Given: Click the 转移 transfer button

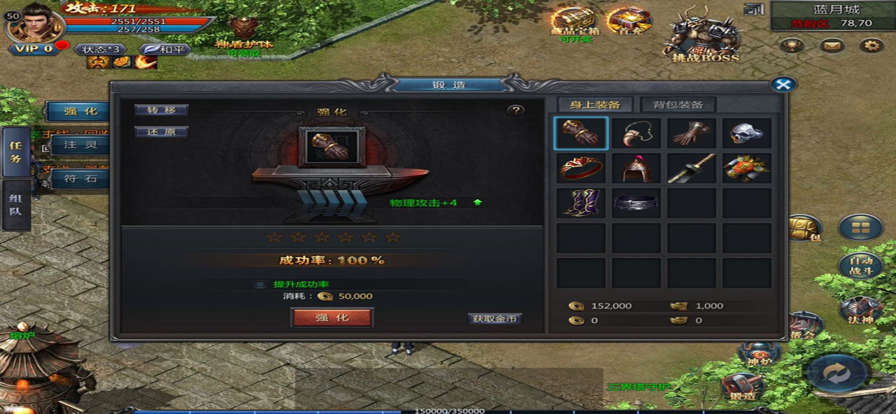Looking at the screenshot, I should coord(161,110).
